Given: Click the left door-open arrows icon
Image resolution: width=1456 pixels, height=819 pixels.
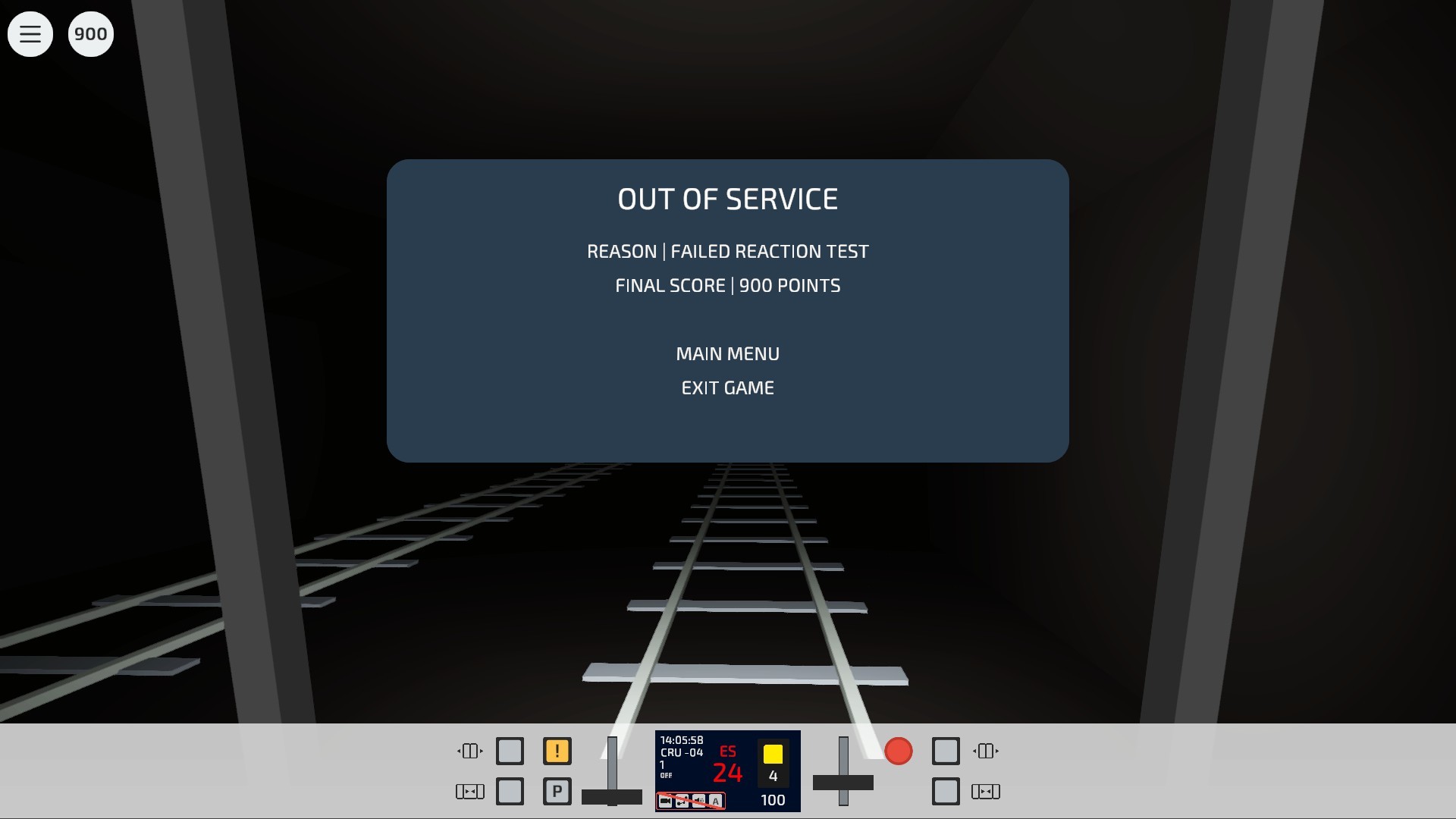Looking at the screenshot, I should (x=470, y=750).
